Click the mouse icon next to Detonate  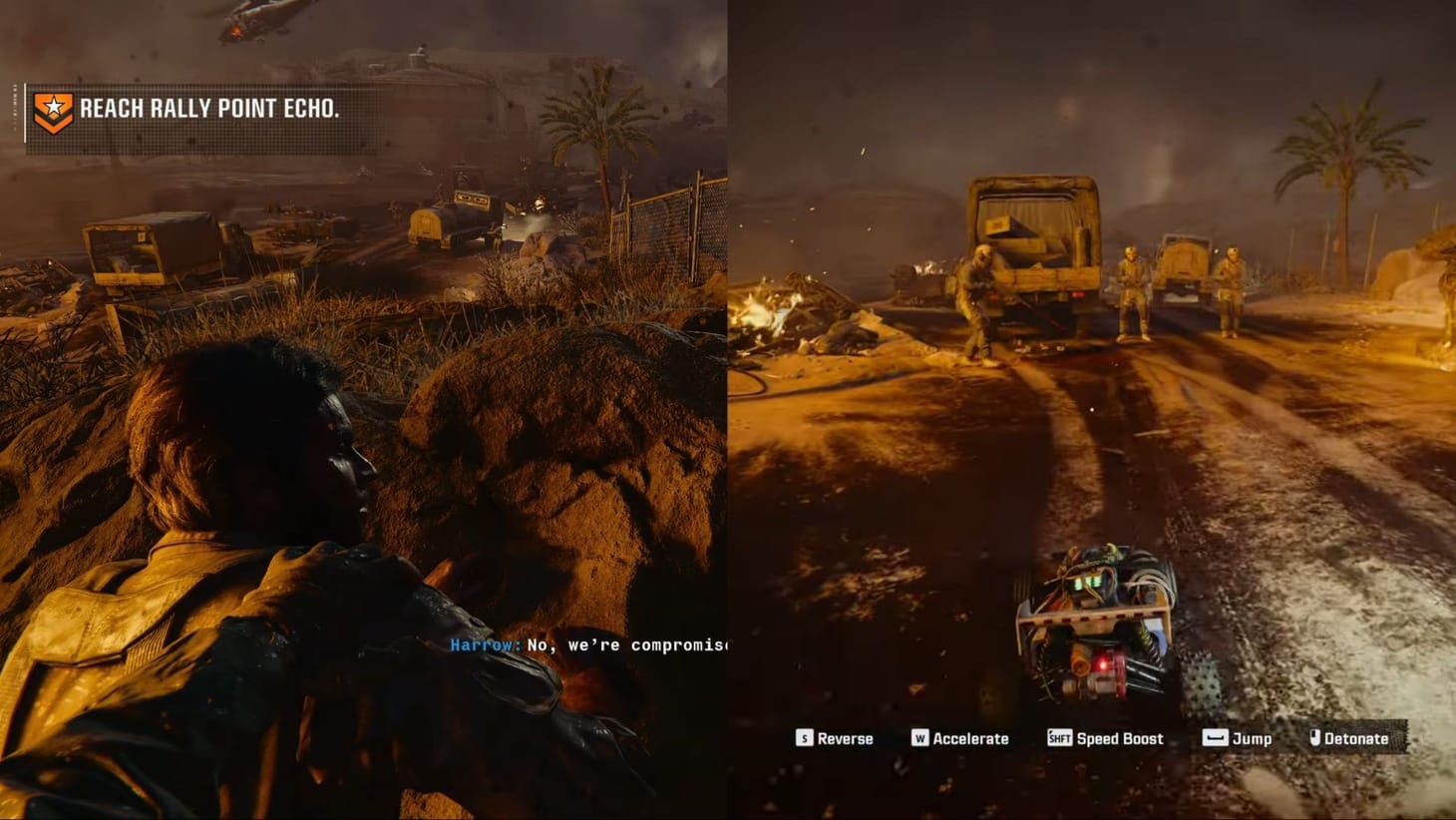tap(1313, 738)
